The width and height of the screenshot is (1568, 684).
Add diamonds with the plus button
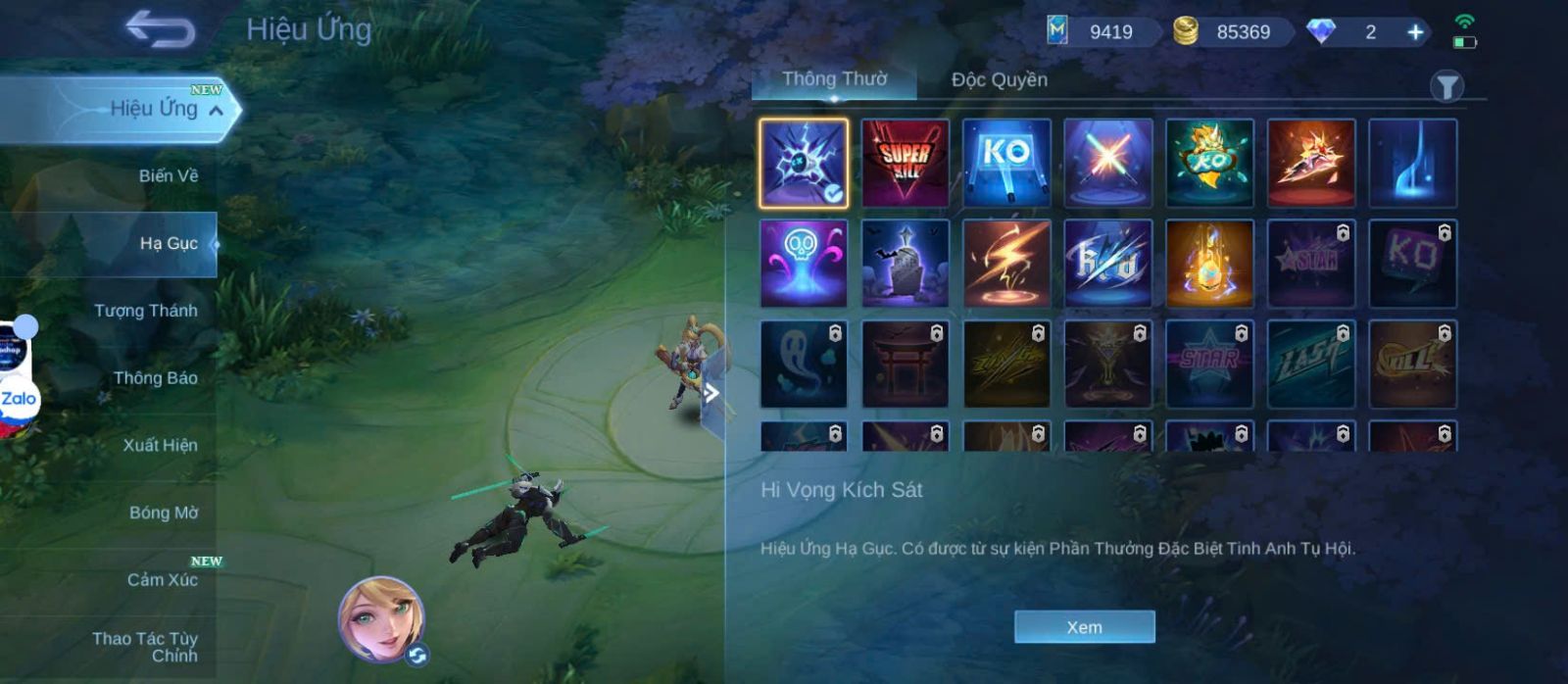(1415, 32)
